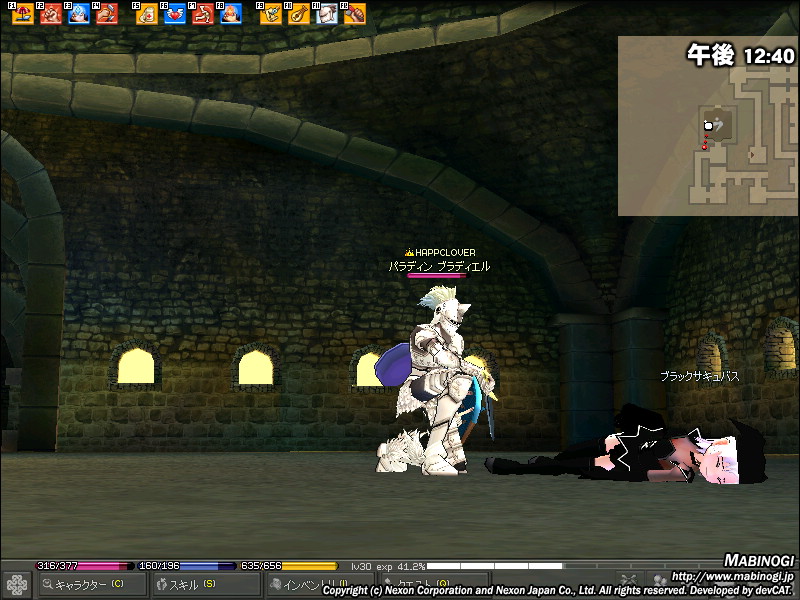
Task: Cast the winged heart healing skill
Action: tap(174, 14)
